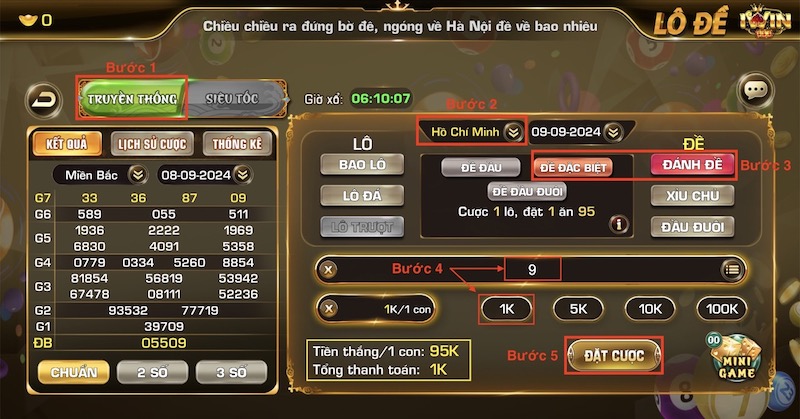
Task: Pick the Đề Đặc Biệt option
Action: 571,166
